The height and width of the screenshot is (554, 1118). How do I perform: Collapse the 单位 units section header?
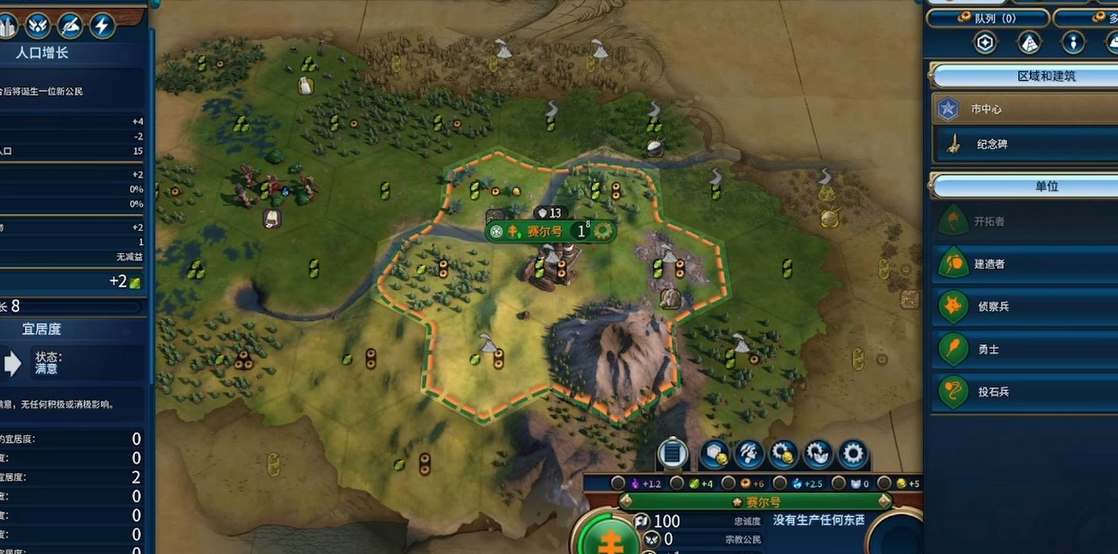pos(1020,186)
